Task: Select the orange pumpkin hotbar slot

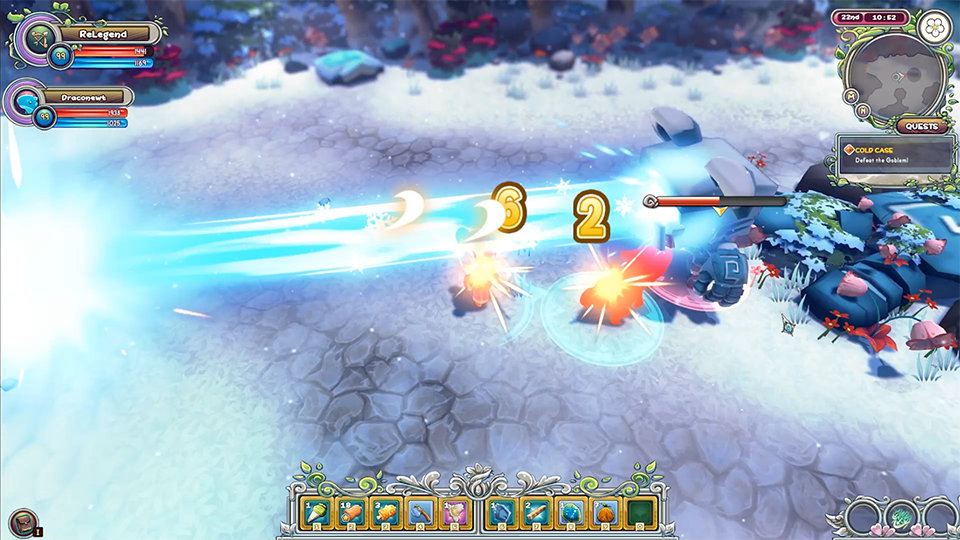Action: coord(607,513)
